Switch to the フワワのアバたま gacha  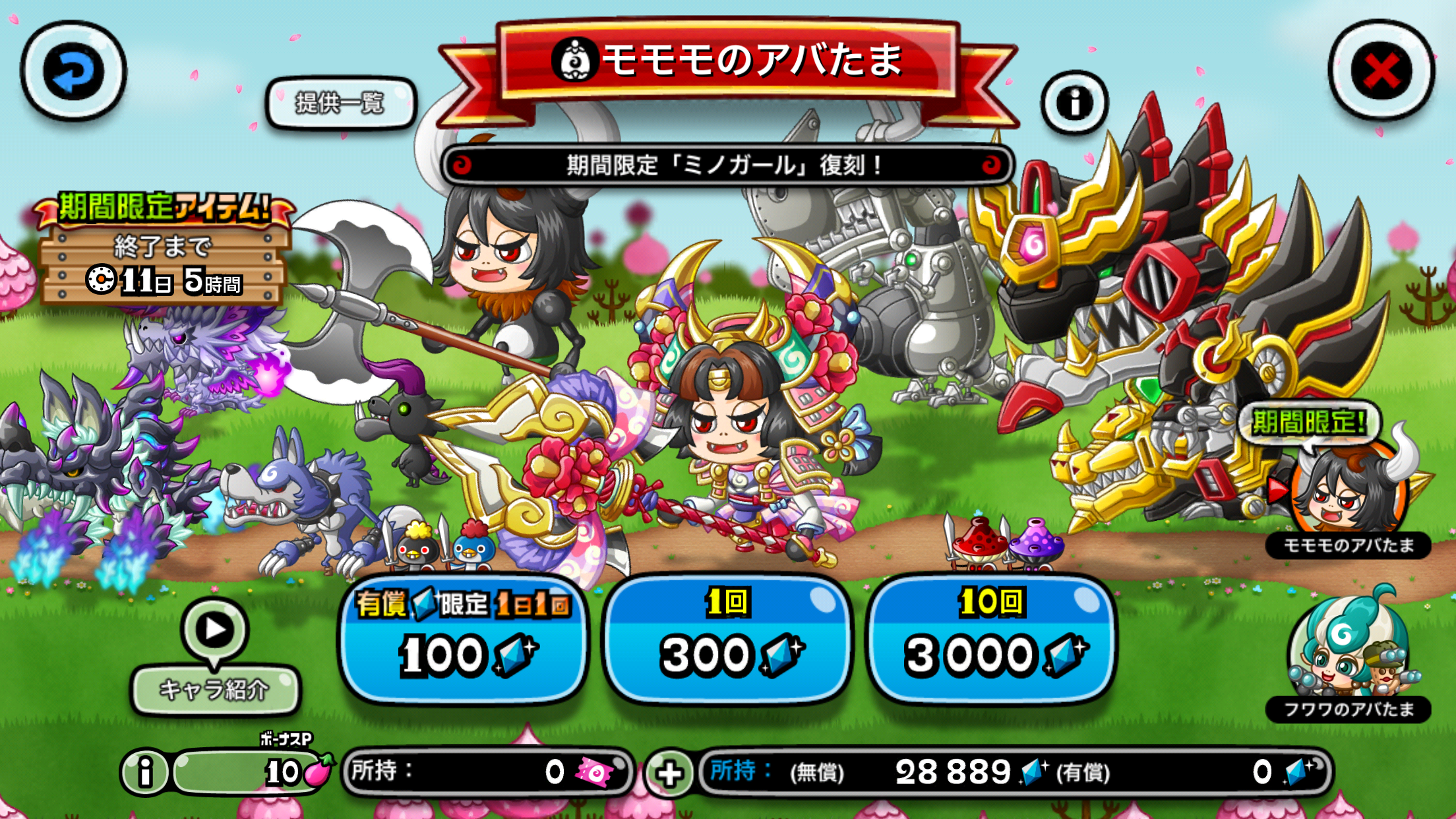pyautogui.click(x=1349, y=656)
